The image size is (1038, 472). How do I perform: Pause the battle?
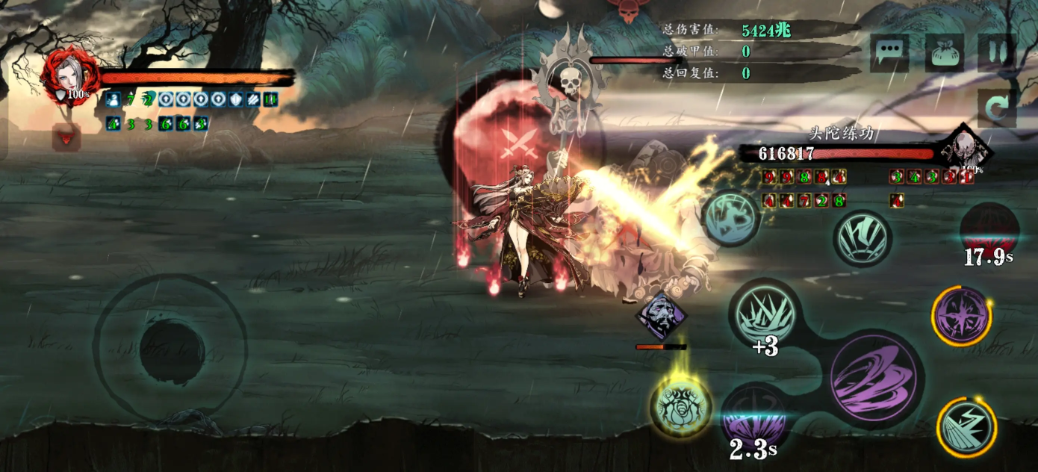(996, 53)
